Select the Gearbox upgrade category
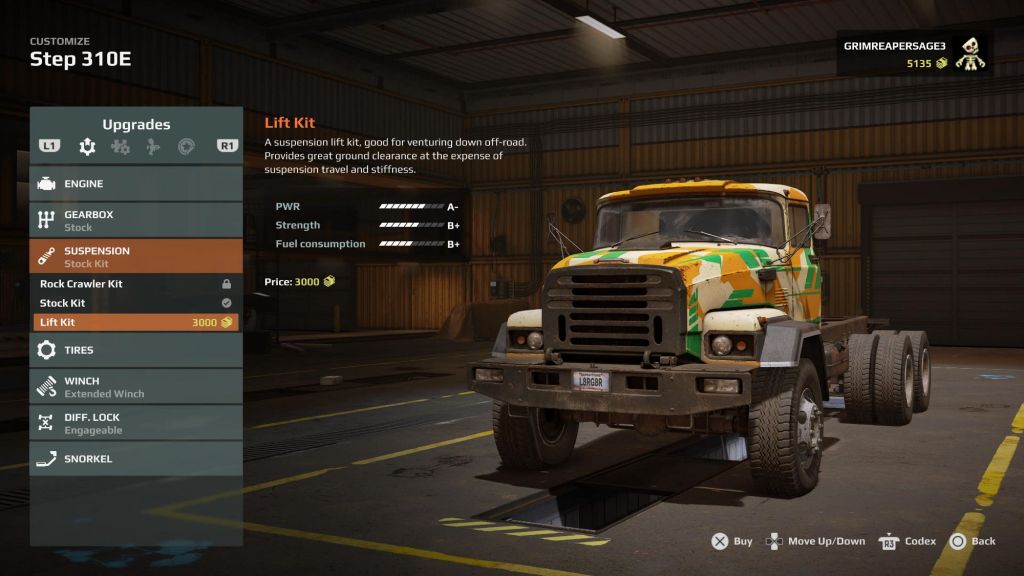Screen dimensions: 1024x576 pyautogui.click(x=136, y=220)
